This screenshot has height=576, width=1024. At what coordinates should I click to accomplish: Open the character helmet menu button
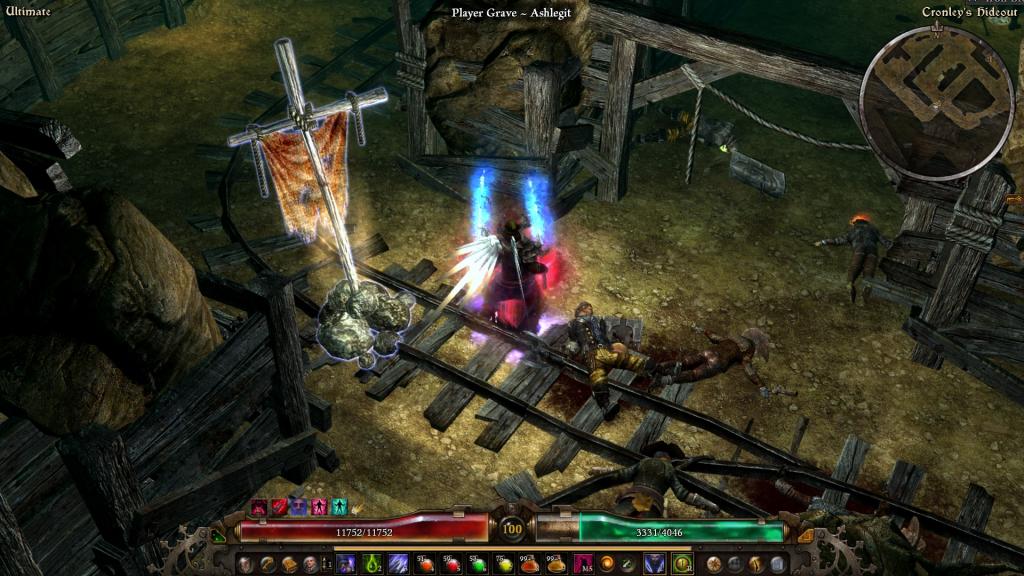pos(245,564)
